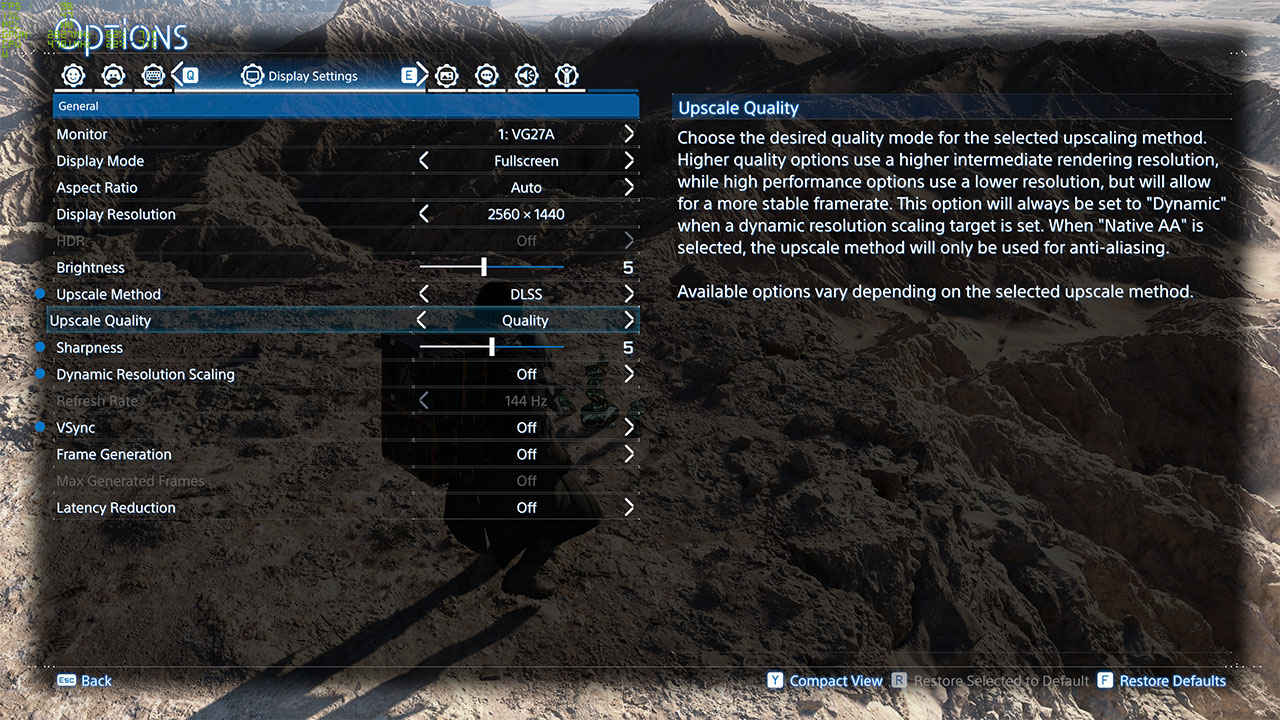
Task: Cycle Upscale Quality to previous option
Action: click(421, 321)
